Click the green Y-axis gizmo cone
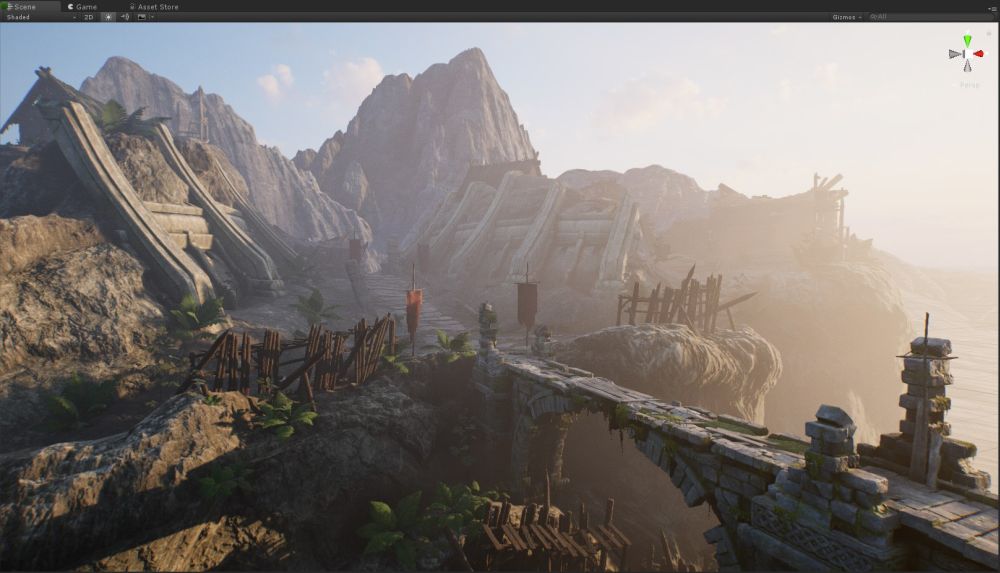 tap(967, 41)
